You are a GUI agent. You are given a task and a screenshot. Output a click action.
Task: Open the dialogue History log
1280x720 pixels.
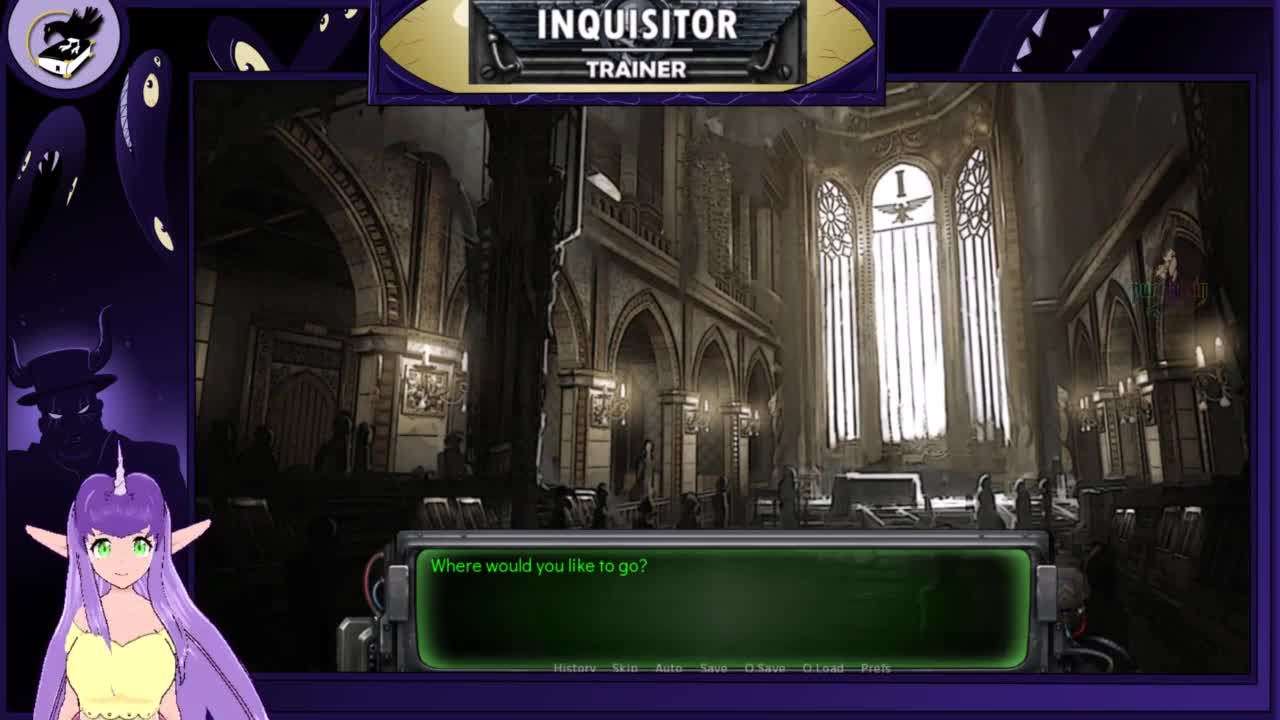coord(574,668)
